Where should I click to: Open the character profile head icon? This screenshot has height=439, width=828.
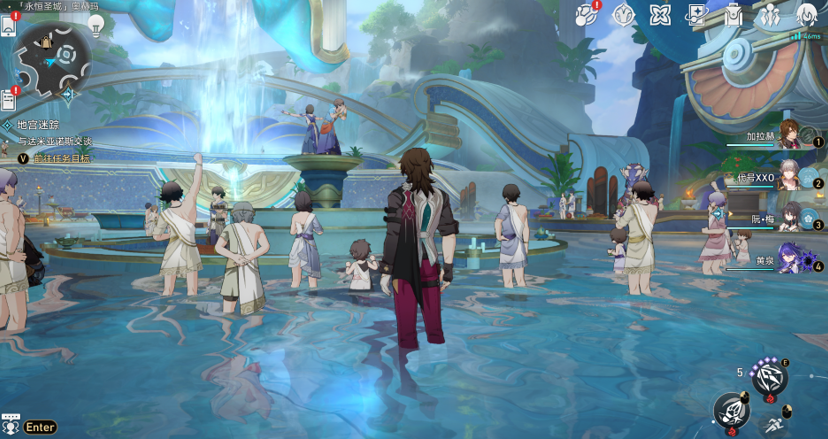806,15
